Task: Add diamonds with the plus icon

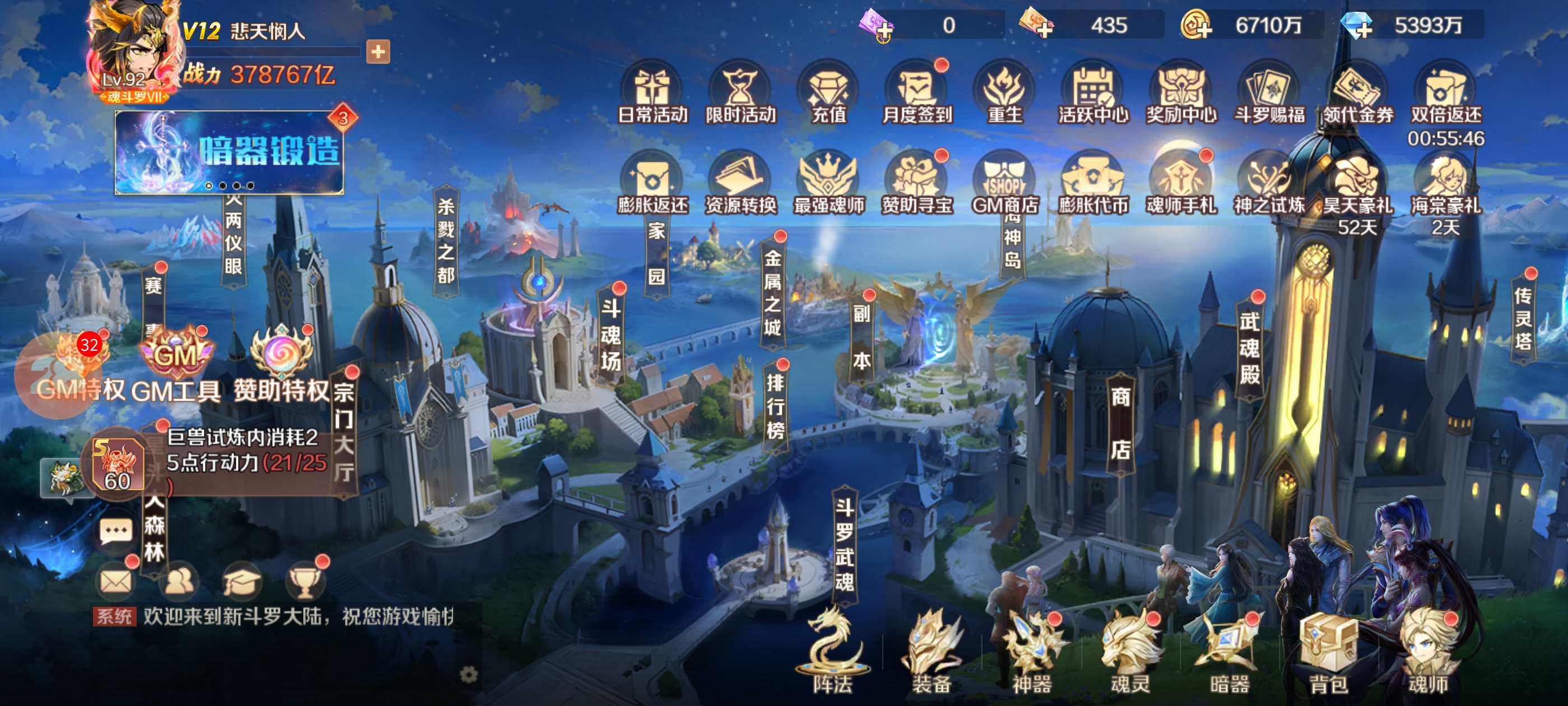Action: coord(1358,26)
